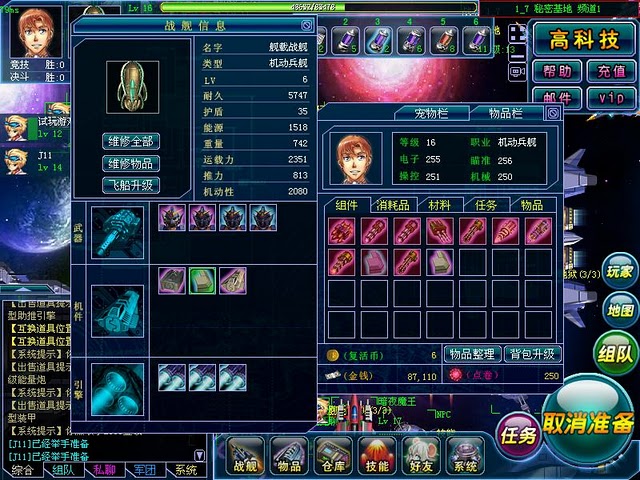Close the inventory panel
This screenshot has height=480, width=640.
pos(553,113)
